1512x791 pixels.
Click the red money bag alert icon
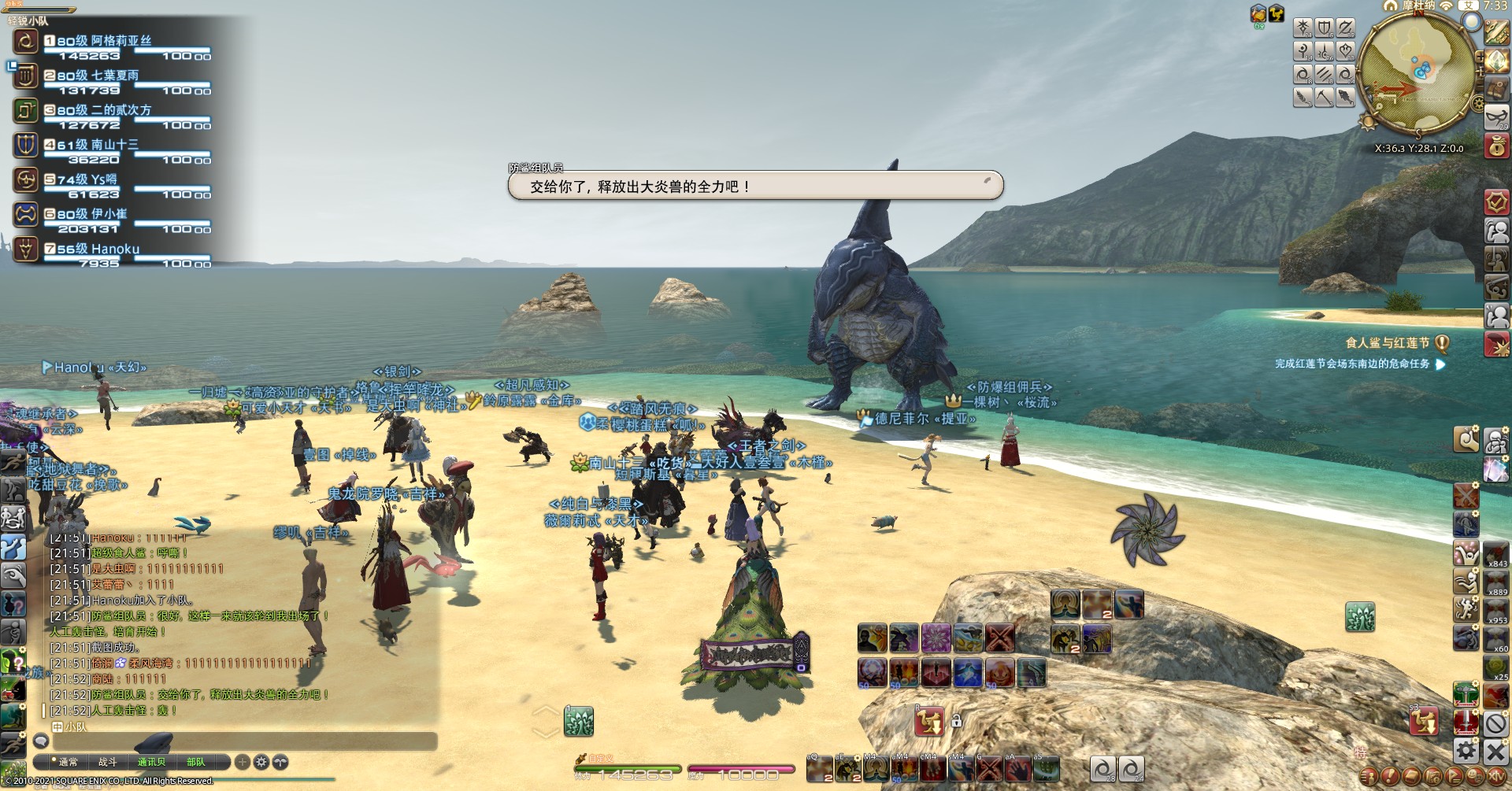point(1496,146)
